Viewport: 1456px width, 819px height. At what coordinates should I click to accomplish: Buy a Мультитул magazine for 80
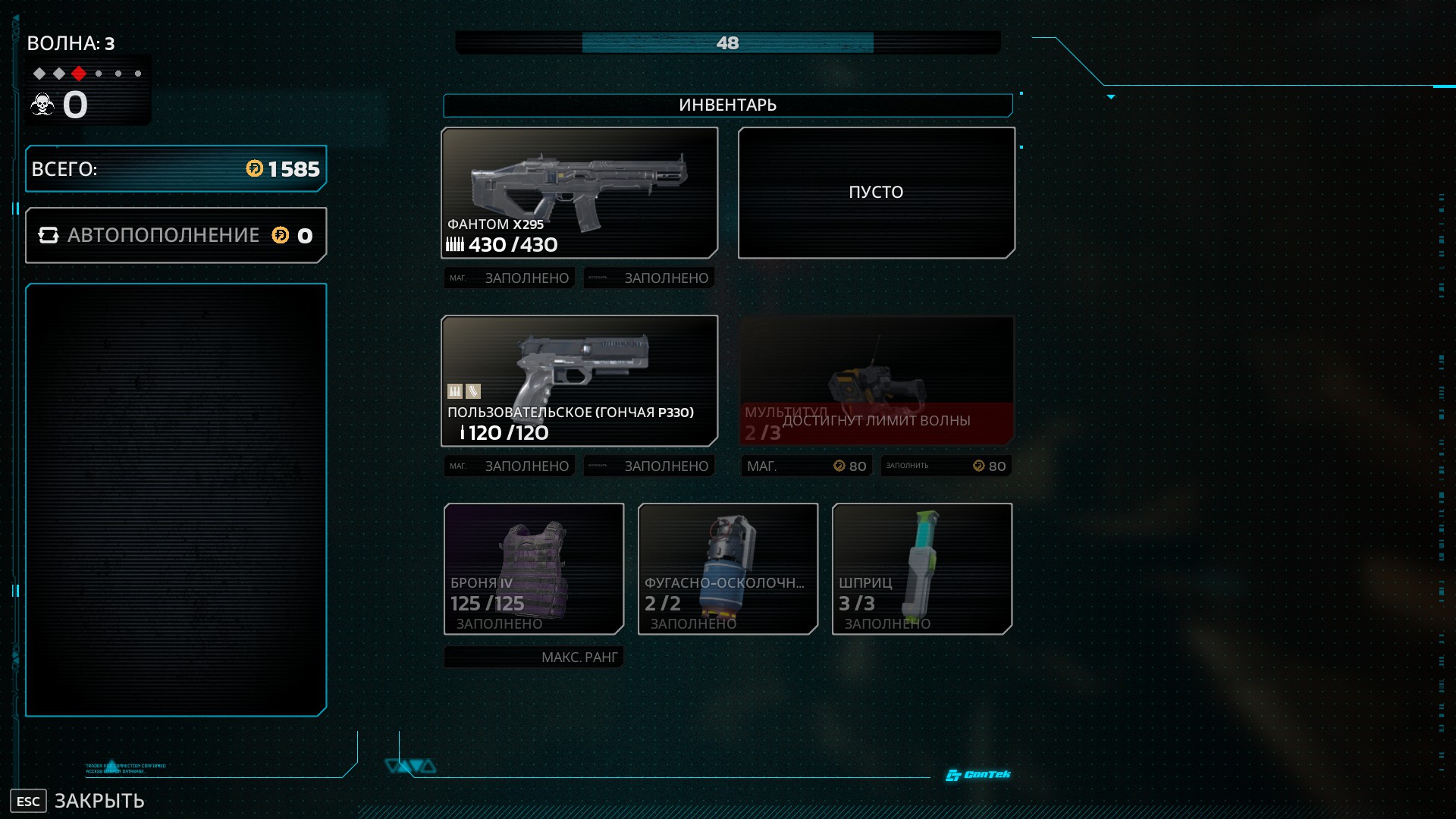click(806, 466)
